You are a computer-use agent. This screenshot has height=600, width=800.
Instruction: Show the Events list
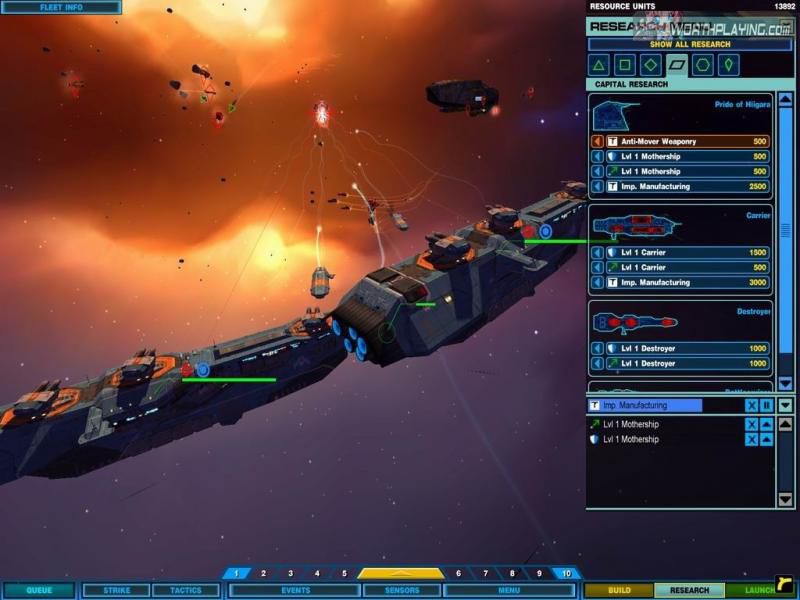click(295, 591)
